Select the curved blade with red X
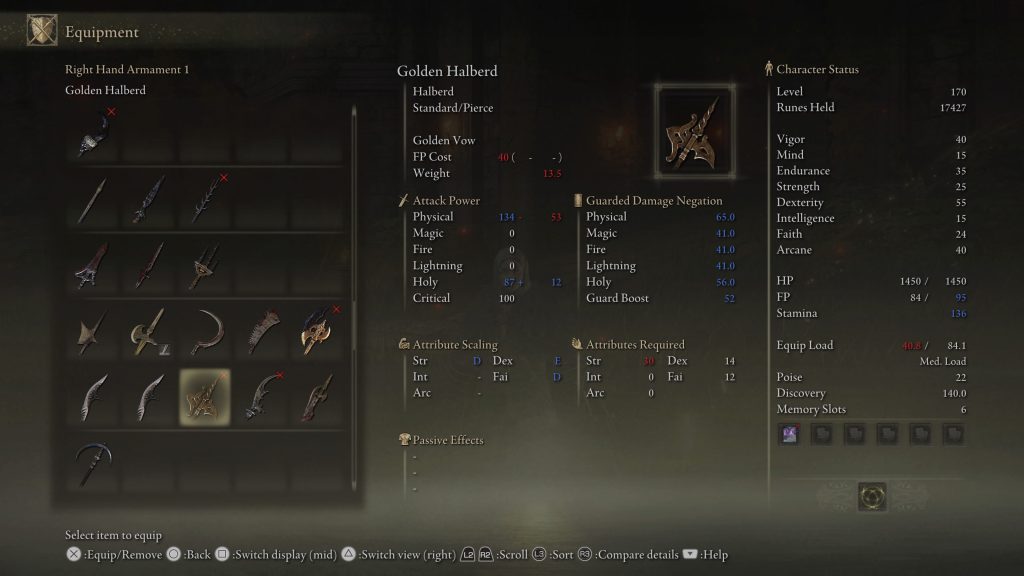 pyautogui.click(x=261, y=397)
